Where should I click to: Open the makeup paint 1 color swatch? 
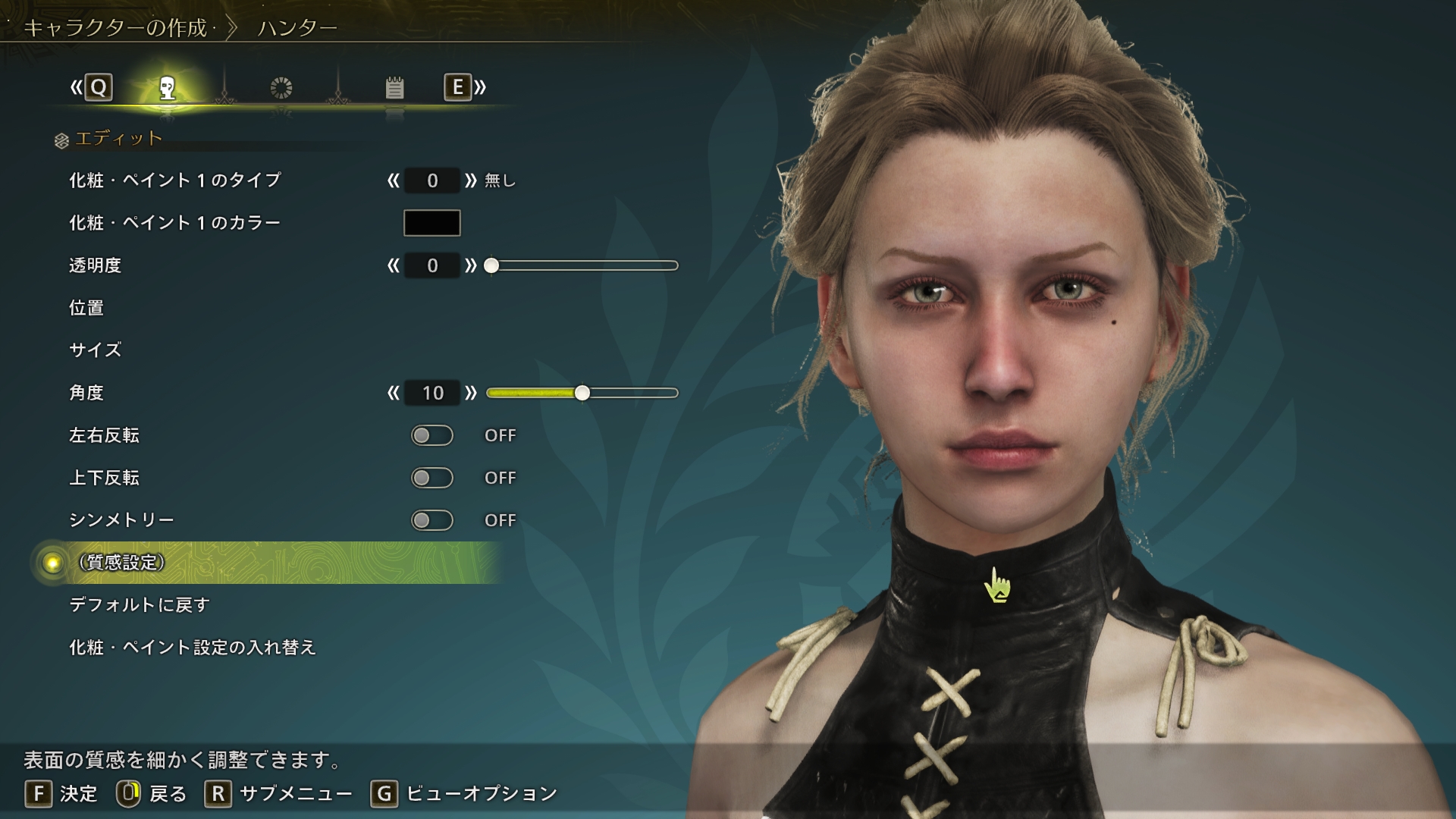pos(431,223)
